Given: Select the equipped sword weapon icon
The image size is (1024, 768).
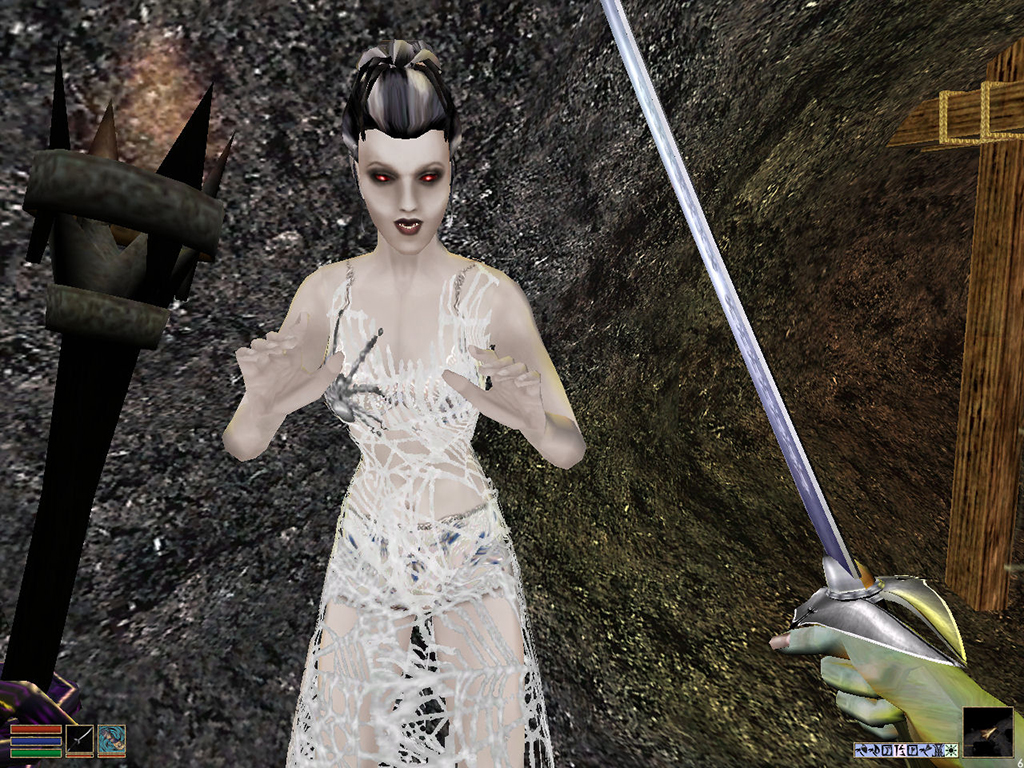Looking at the screenshot, I should [79, 740].
